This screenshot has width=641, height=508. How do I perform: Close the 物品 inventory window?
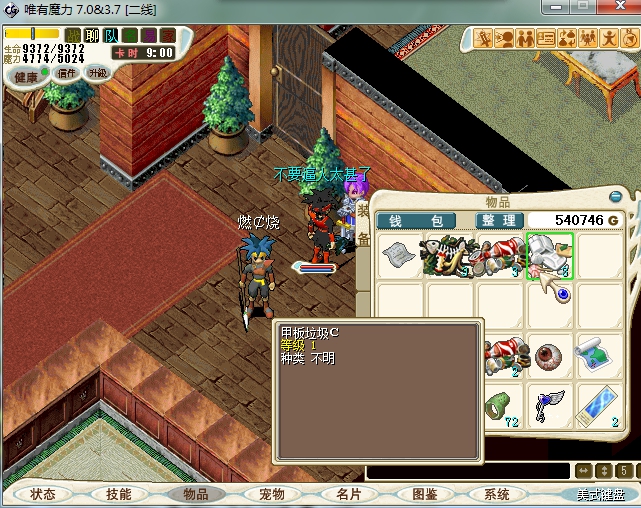click(616, 197)
